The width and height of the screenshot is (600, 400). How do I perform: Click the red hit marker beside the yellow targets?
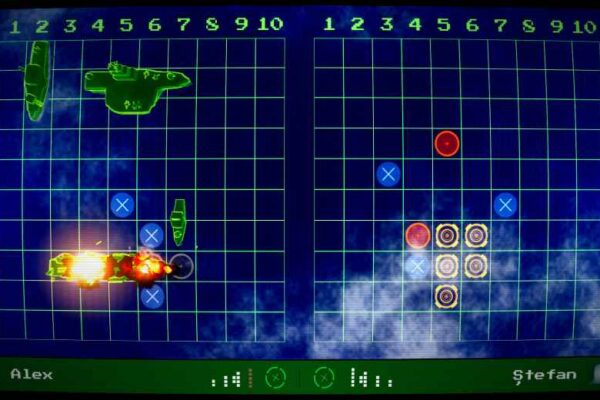click(x=418, y=235)
